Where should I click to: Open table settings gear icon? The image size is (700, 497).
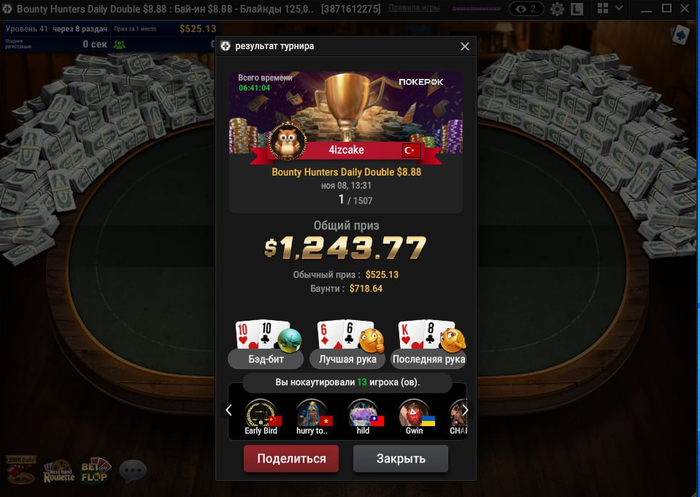pos(559,9)
